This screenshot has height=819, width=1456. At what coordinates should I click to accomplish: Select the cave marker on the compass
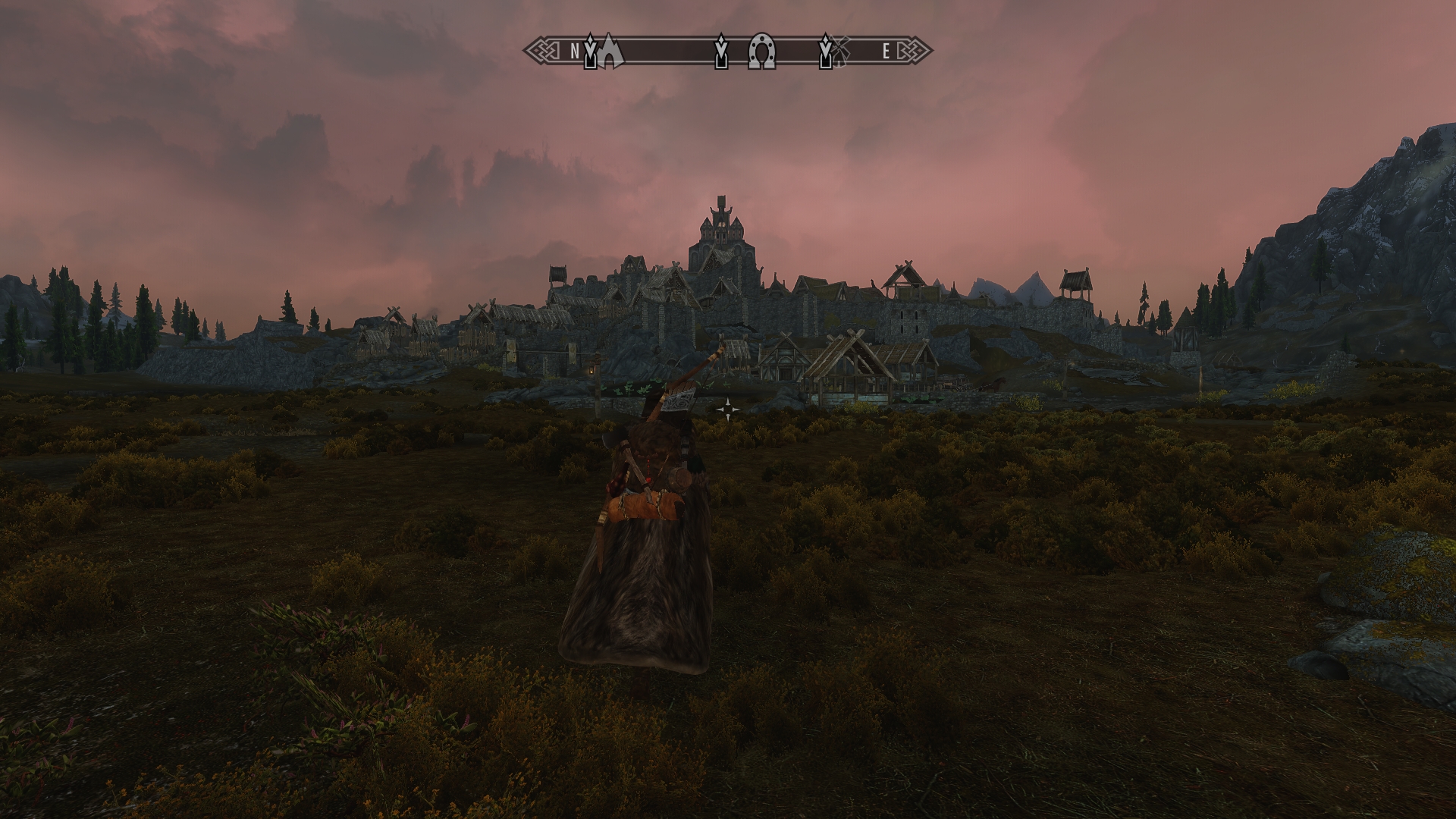(x=610, y=53)
